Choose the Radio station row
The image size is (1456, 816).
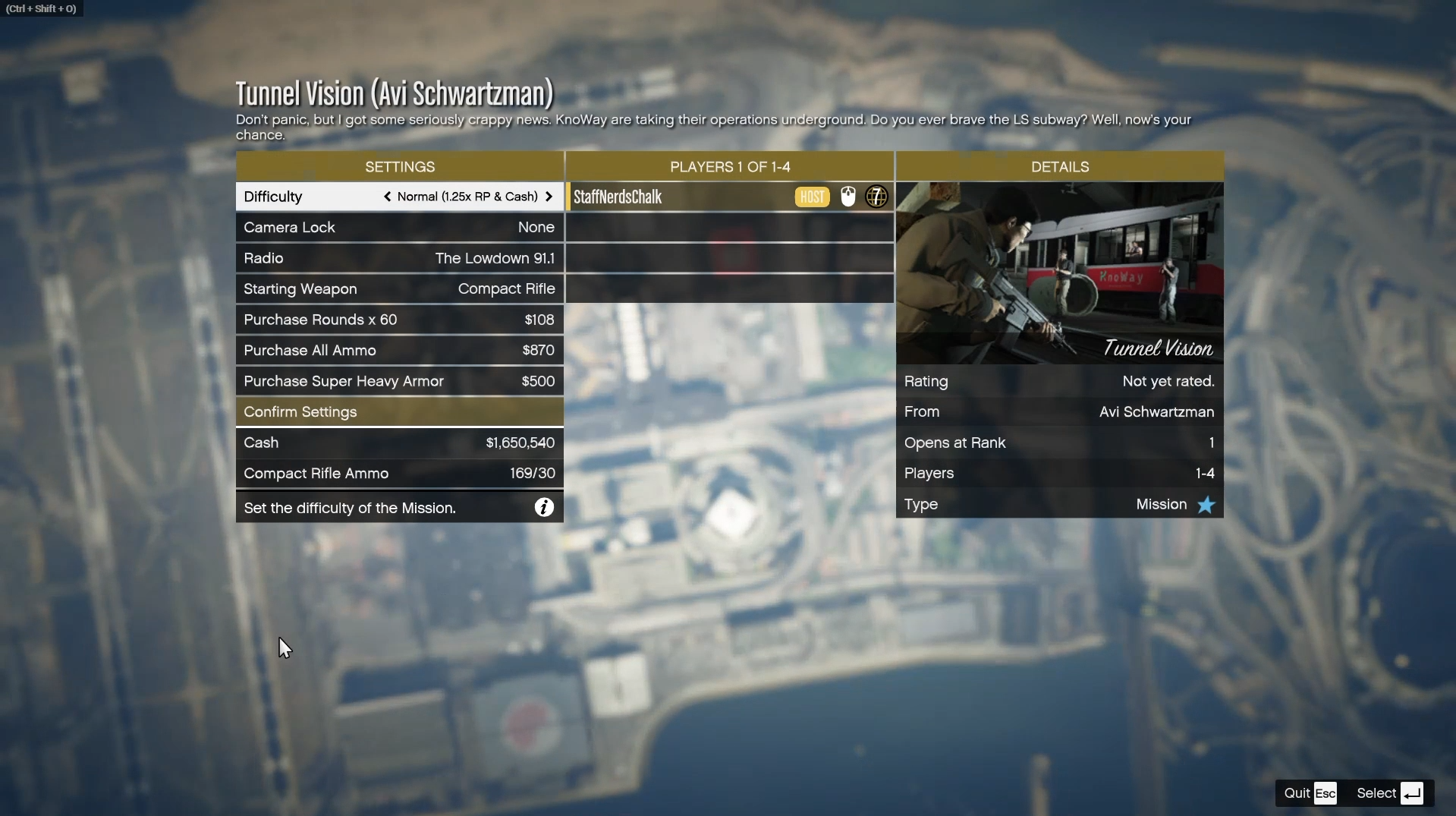tap(399, 258)
